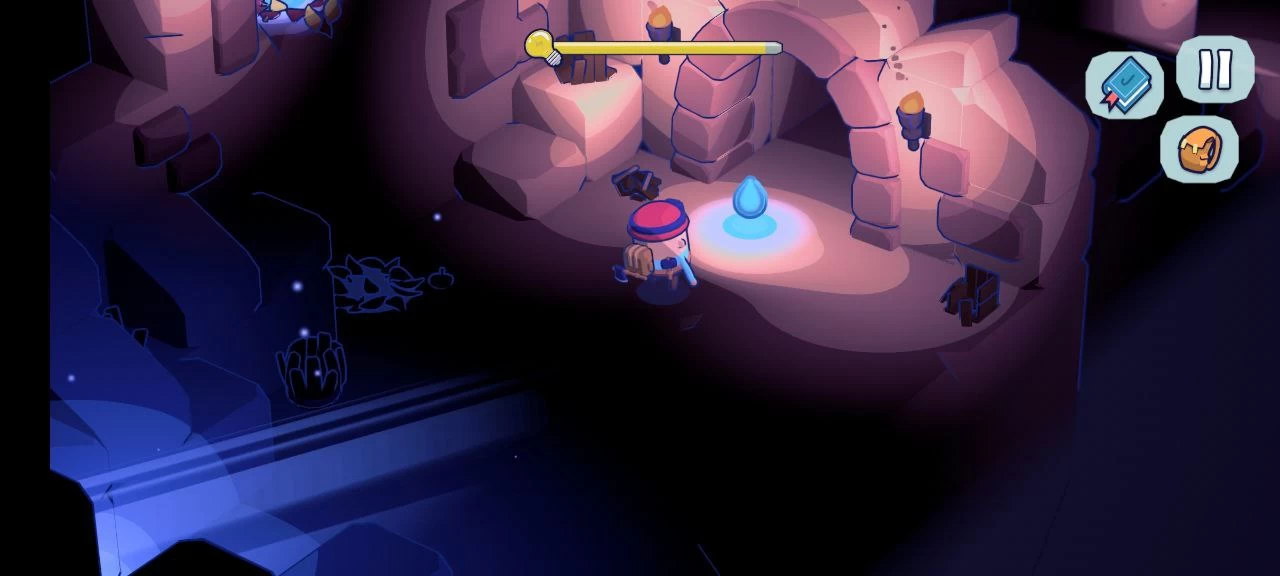Pause the game

pos(1215,70)
